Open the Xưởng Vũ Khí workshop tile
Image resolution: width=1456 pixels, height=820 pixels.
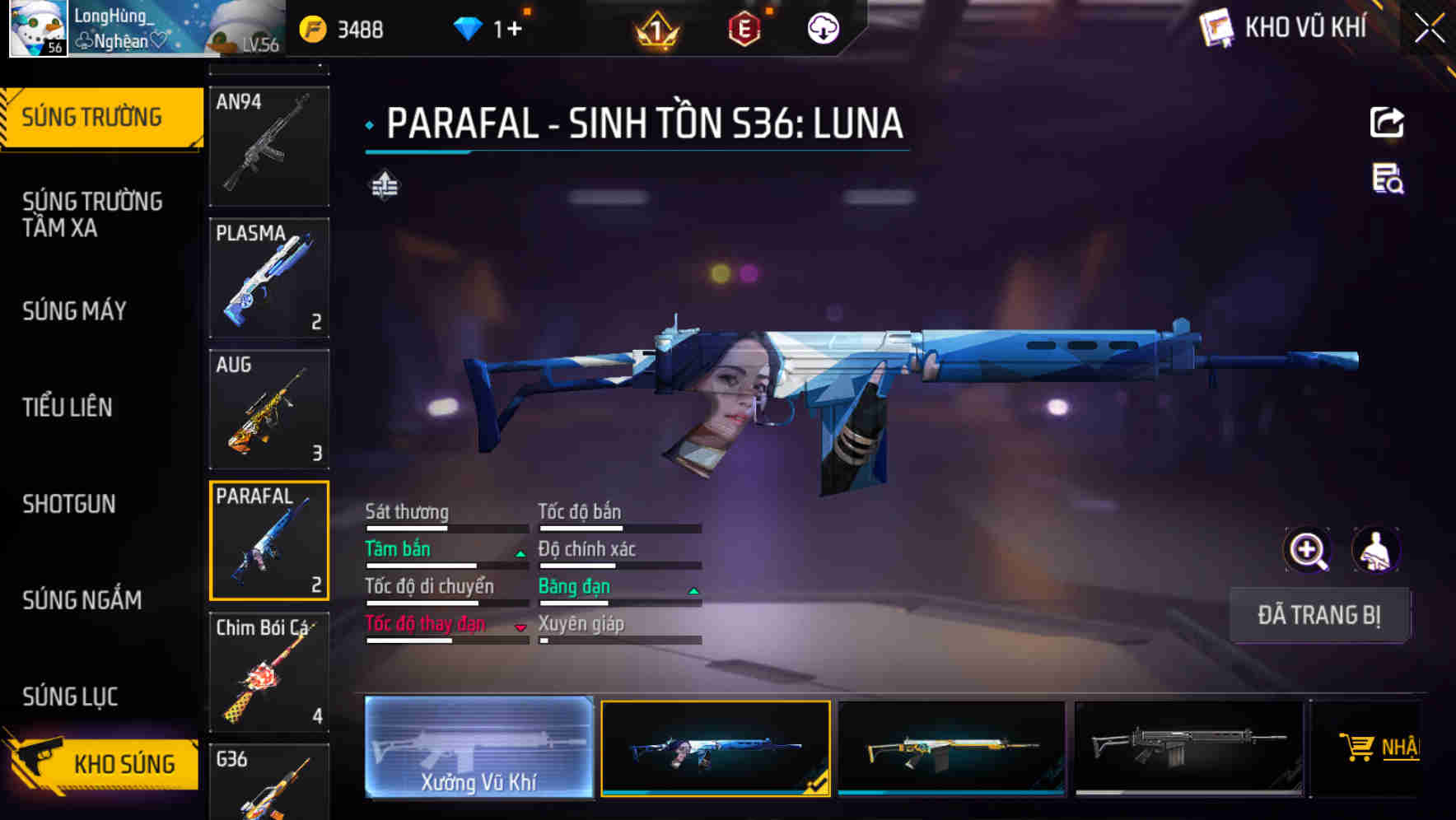[478, 748]
